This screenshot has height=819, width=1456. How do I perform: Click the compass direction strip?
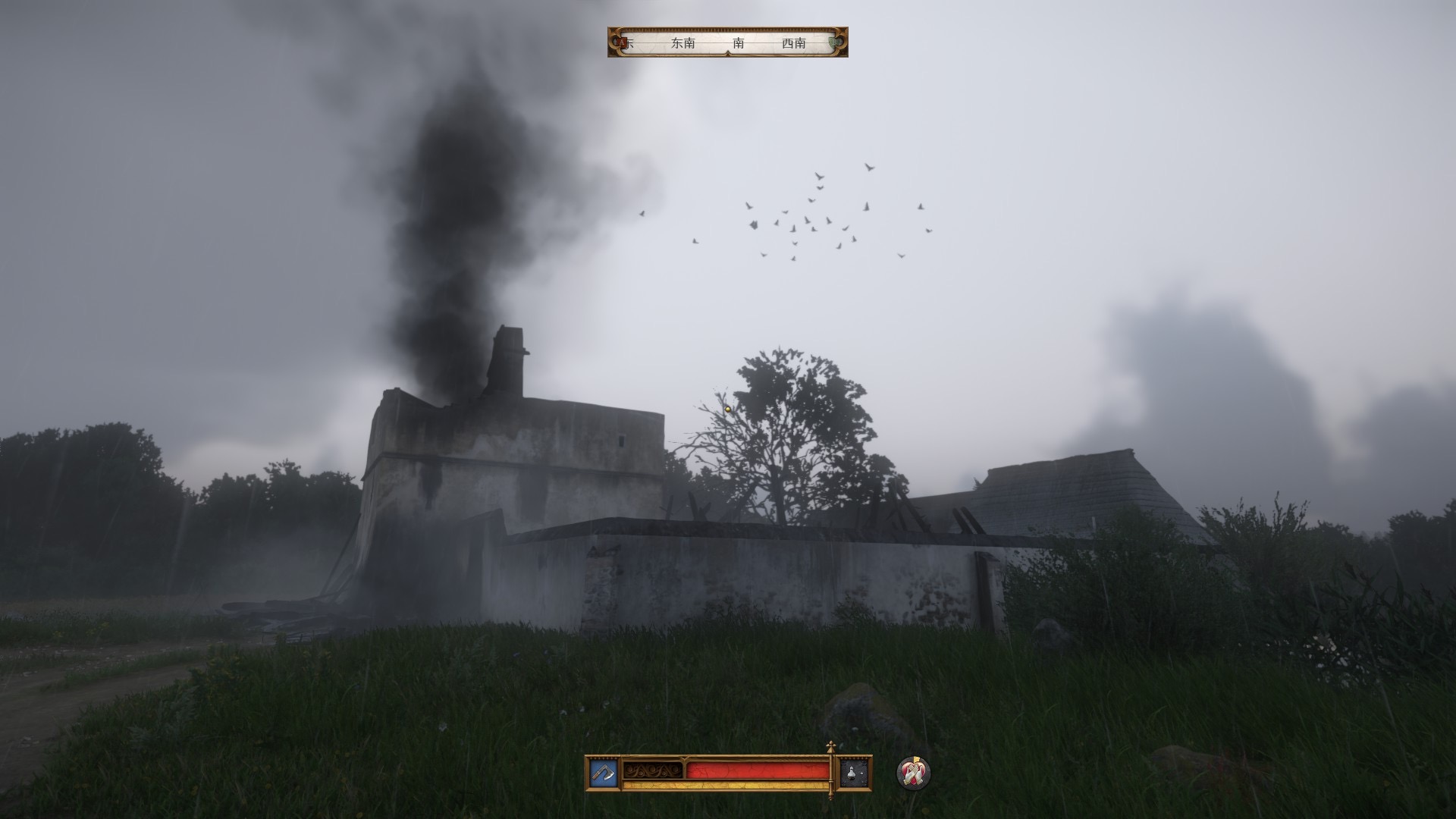[728, 42]
